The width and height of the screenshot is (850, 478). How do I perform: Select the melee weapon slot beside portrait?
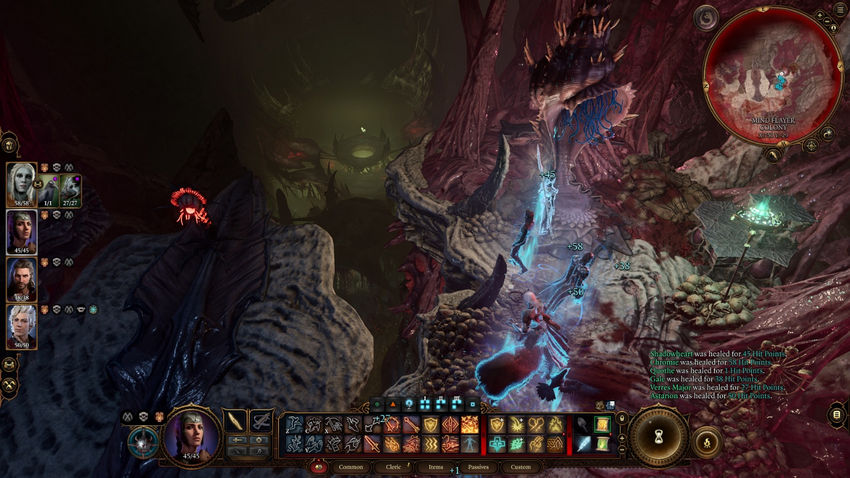[236, 421]
